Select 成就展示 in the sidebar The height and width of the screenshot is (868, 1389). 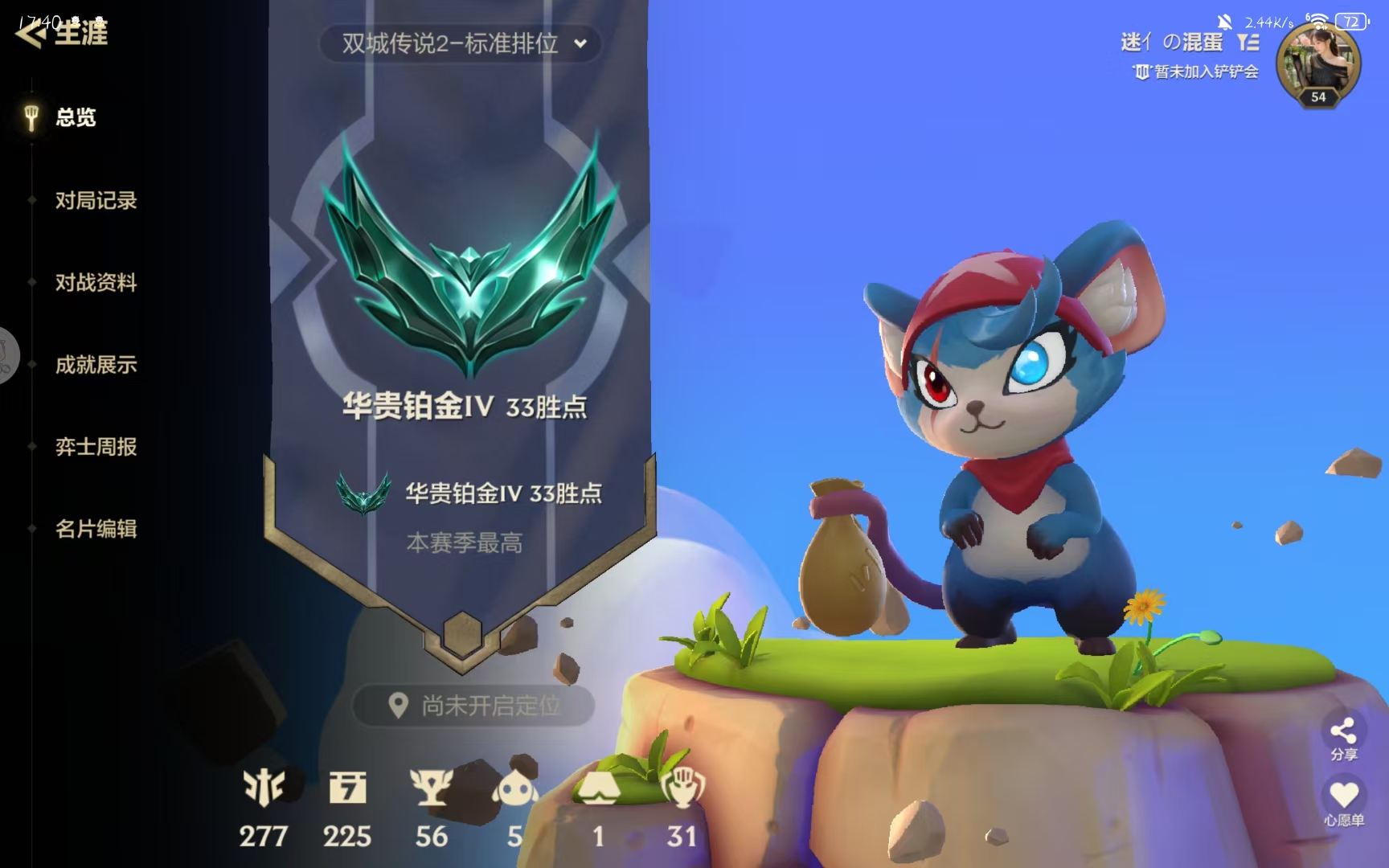point(96,365)
